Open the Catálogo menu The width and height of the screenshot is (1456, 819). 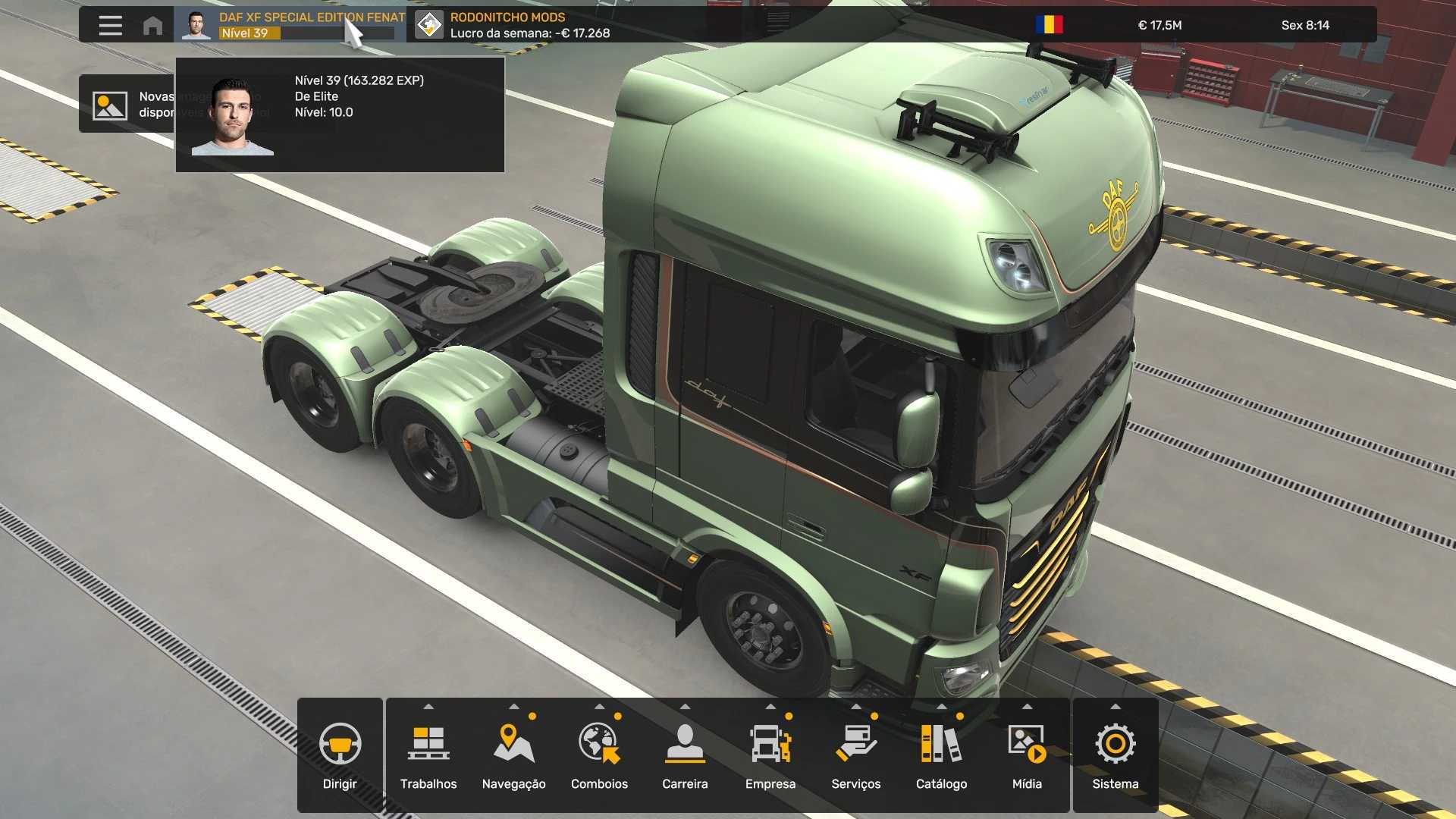click(x=941, y=755)
